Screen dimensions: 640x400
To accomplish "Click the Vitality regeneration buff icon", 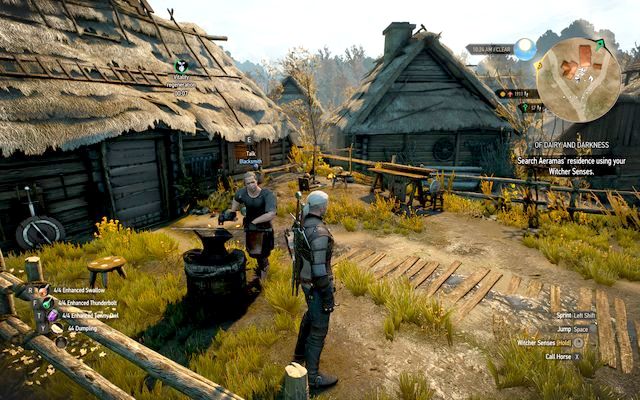I will [x=181, y=66].
